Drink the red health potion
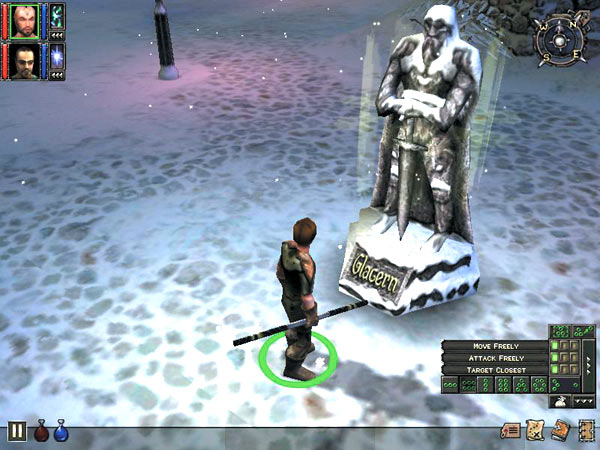Screen dimensions: 600x450 coord(41,432)
